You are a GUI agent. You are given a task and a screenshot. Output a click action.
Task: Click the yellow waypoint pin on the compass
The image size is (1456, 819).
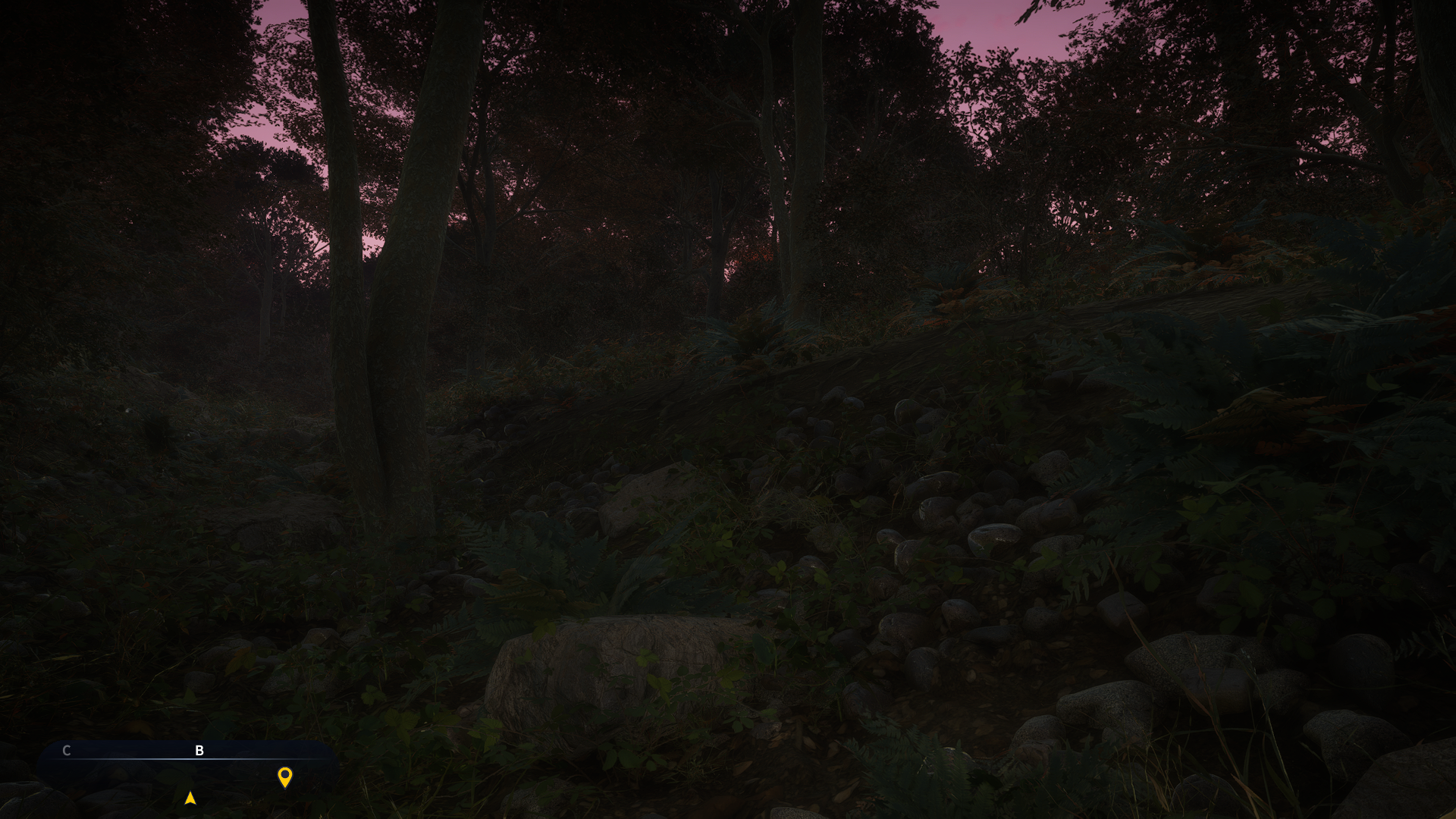[x=285, y=777]
